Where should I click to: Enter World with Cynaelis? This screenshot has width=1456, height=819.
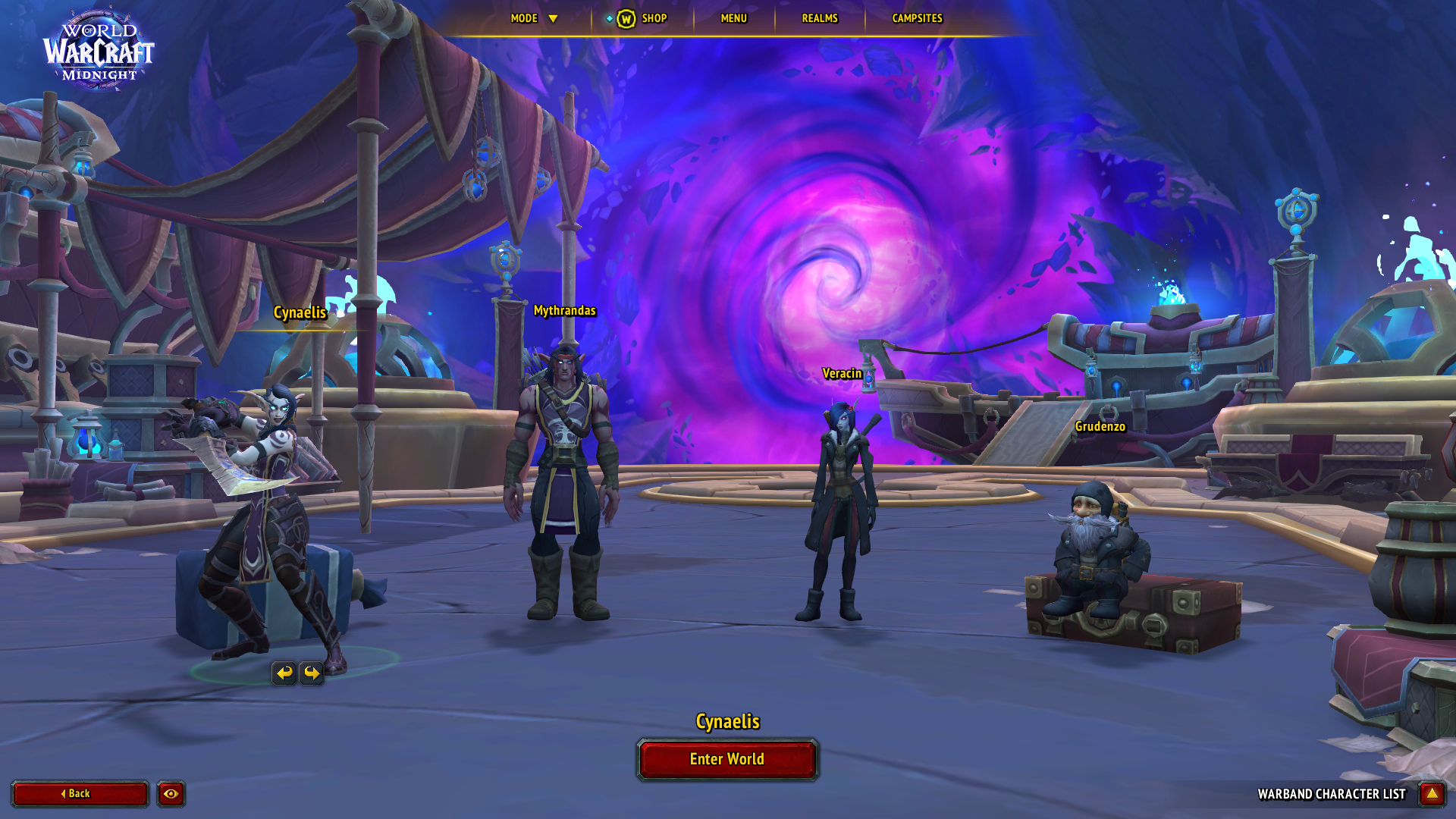tap(727, 759)
